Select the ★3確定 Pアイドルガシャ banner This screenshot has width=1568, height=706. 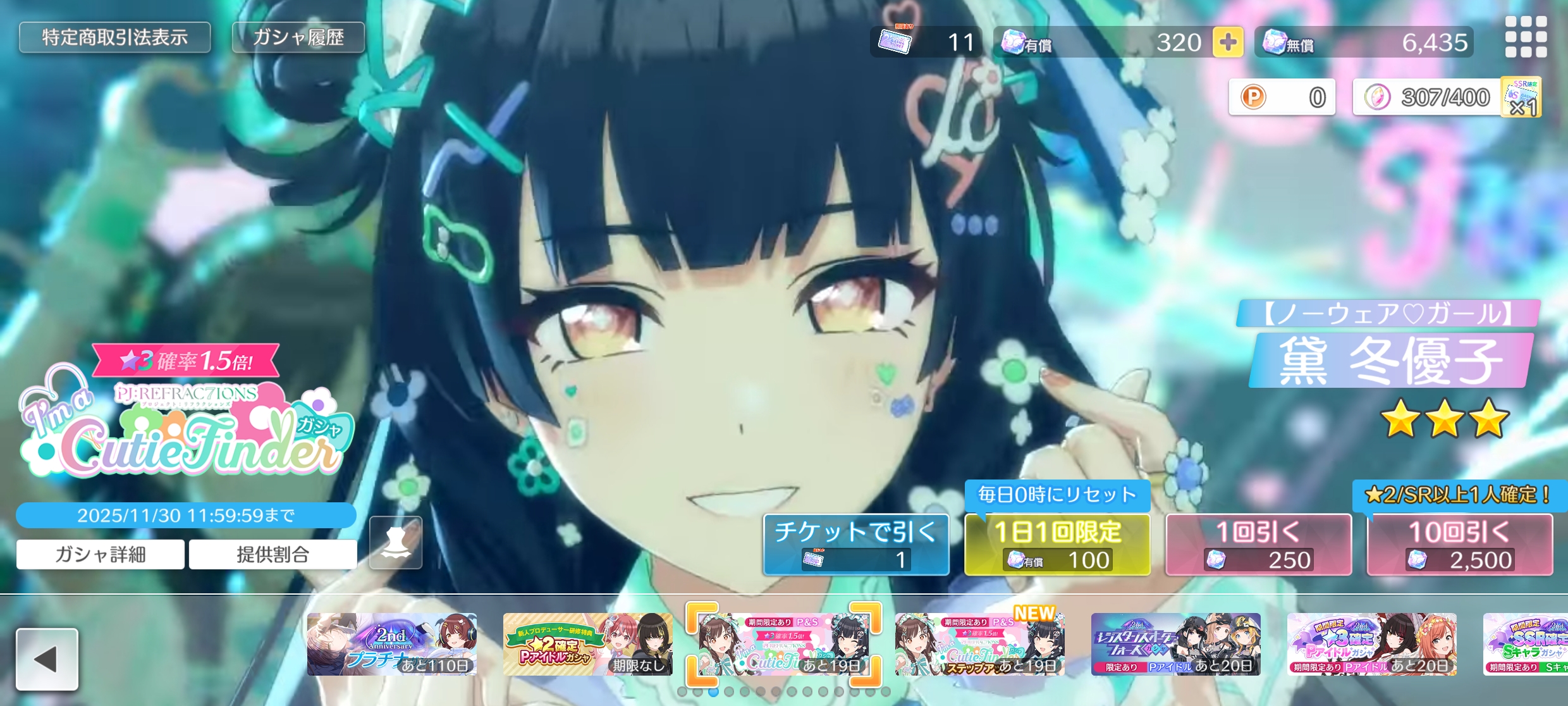point(1371,644)
